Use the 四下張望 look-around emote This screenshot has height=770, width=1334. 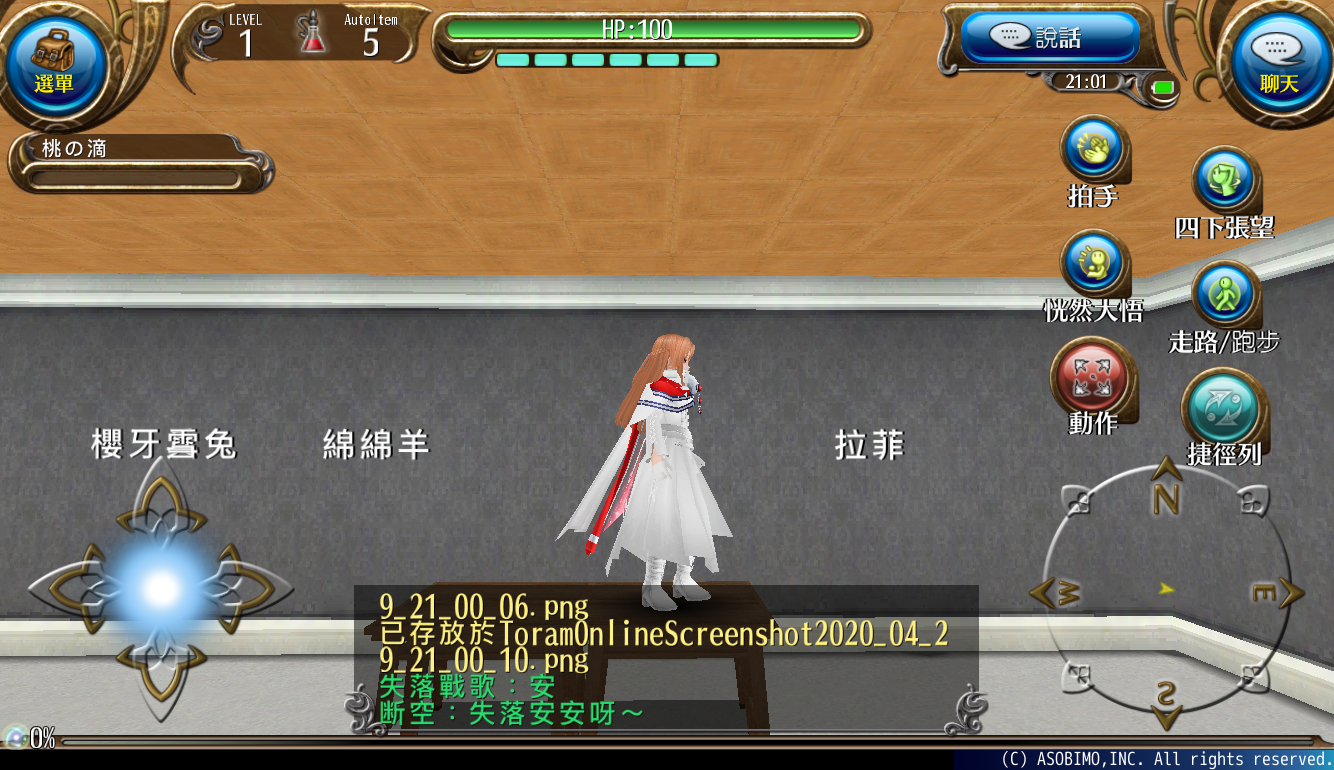tap(1225, 182)
